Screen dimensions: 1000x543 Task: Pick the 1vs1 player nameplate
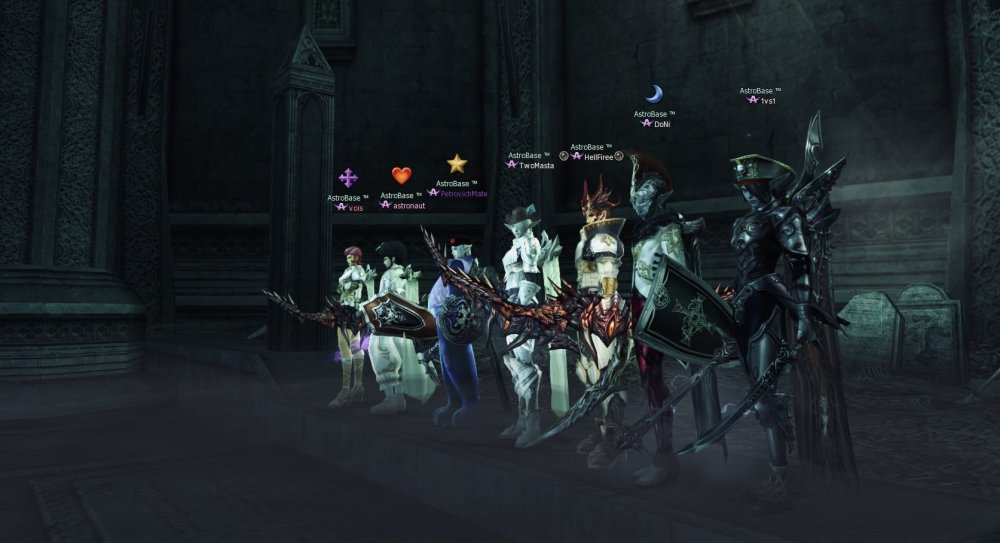pos(768,101)
